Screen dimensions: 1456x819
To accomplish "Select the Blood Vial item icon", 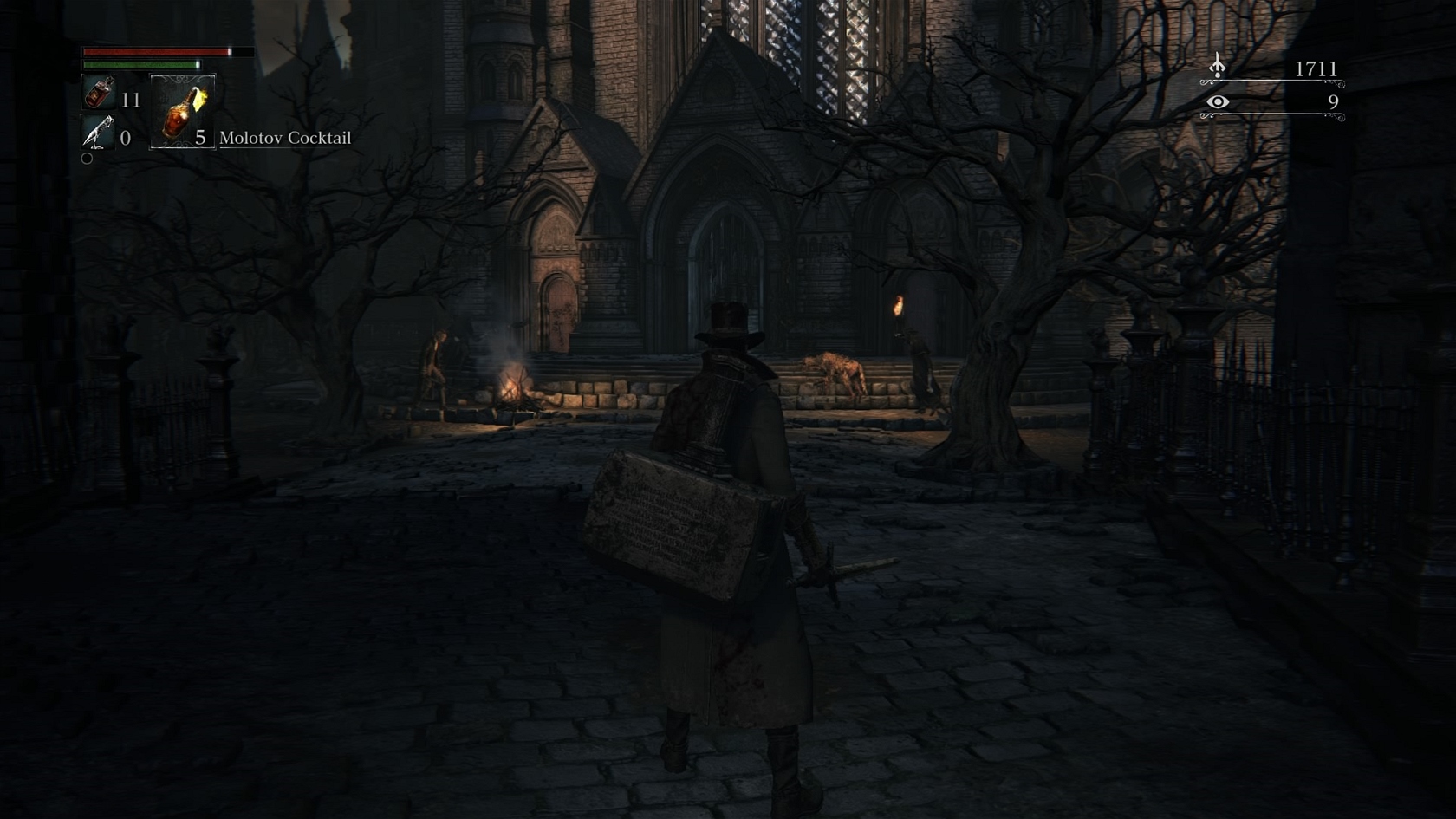I will (100, 94).
